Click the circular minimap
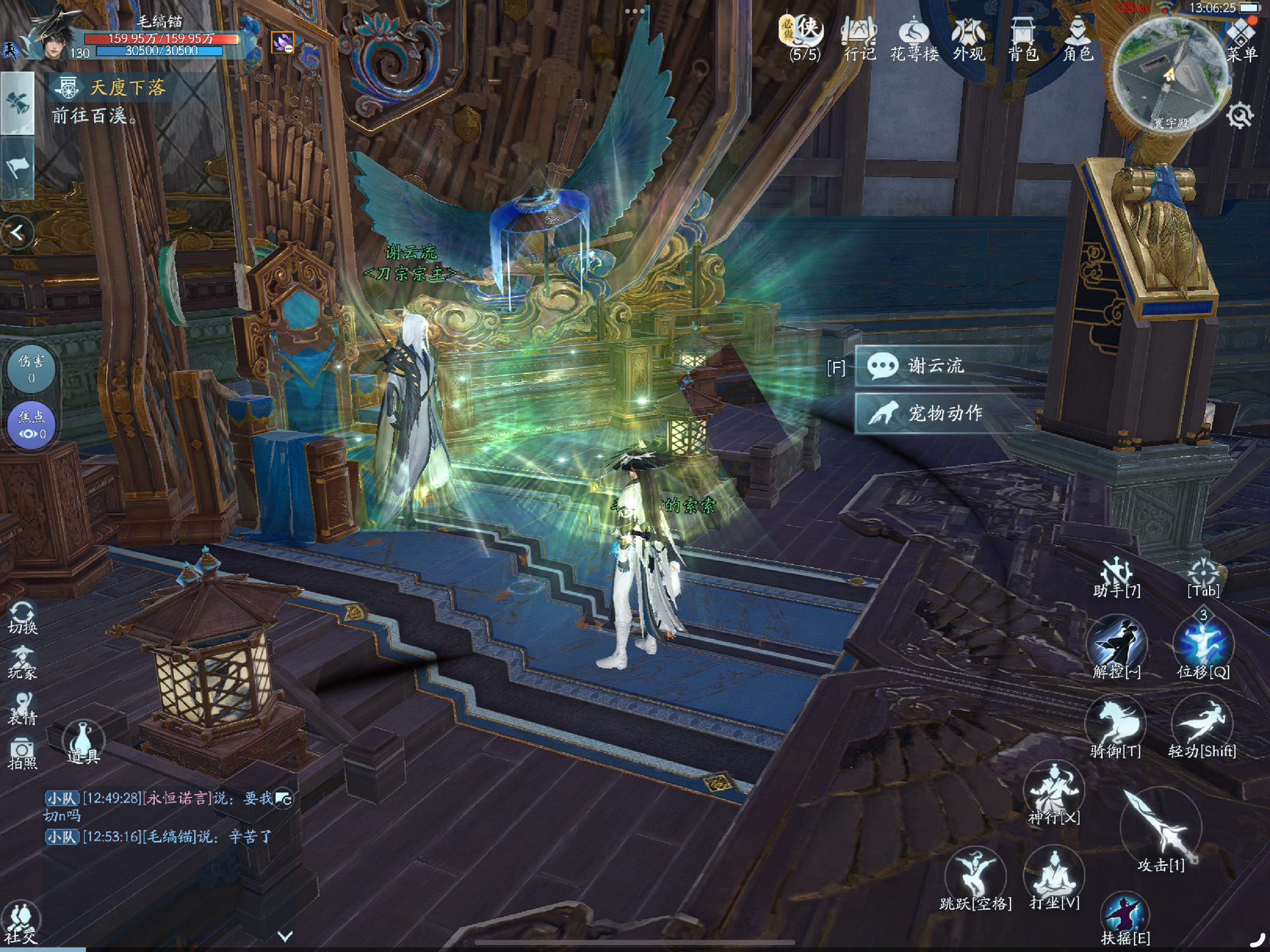Screen dimensions: 1270x952 (1170, 74)
